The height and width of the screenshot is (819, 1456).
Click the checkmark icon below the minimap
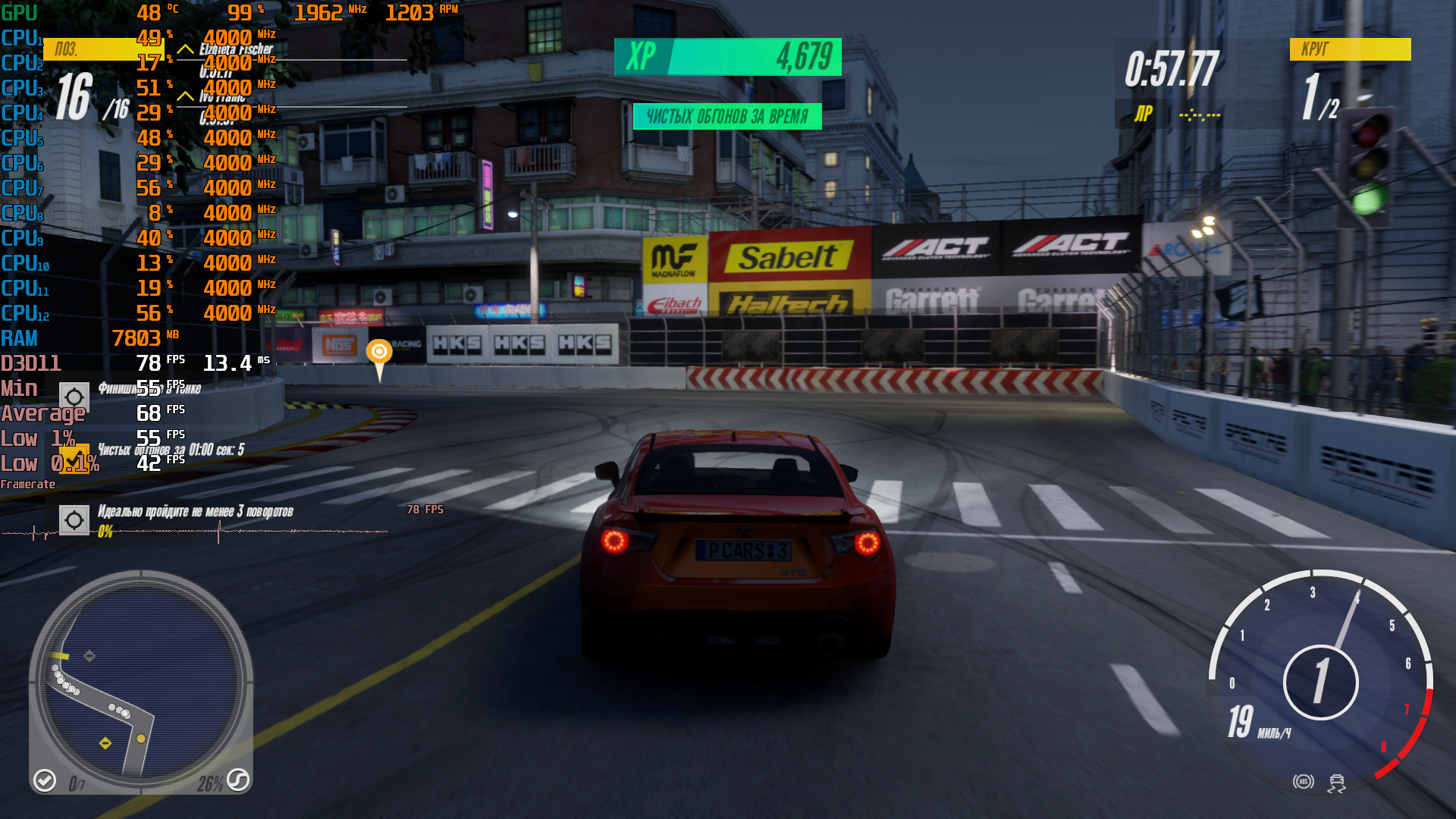pyautogui.click(x=45, y=780)
